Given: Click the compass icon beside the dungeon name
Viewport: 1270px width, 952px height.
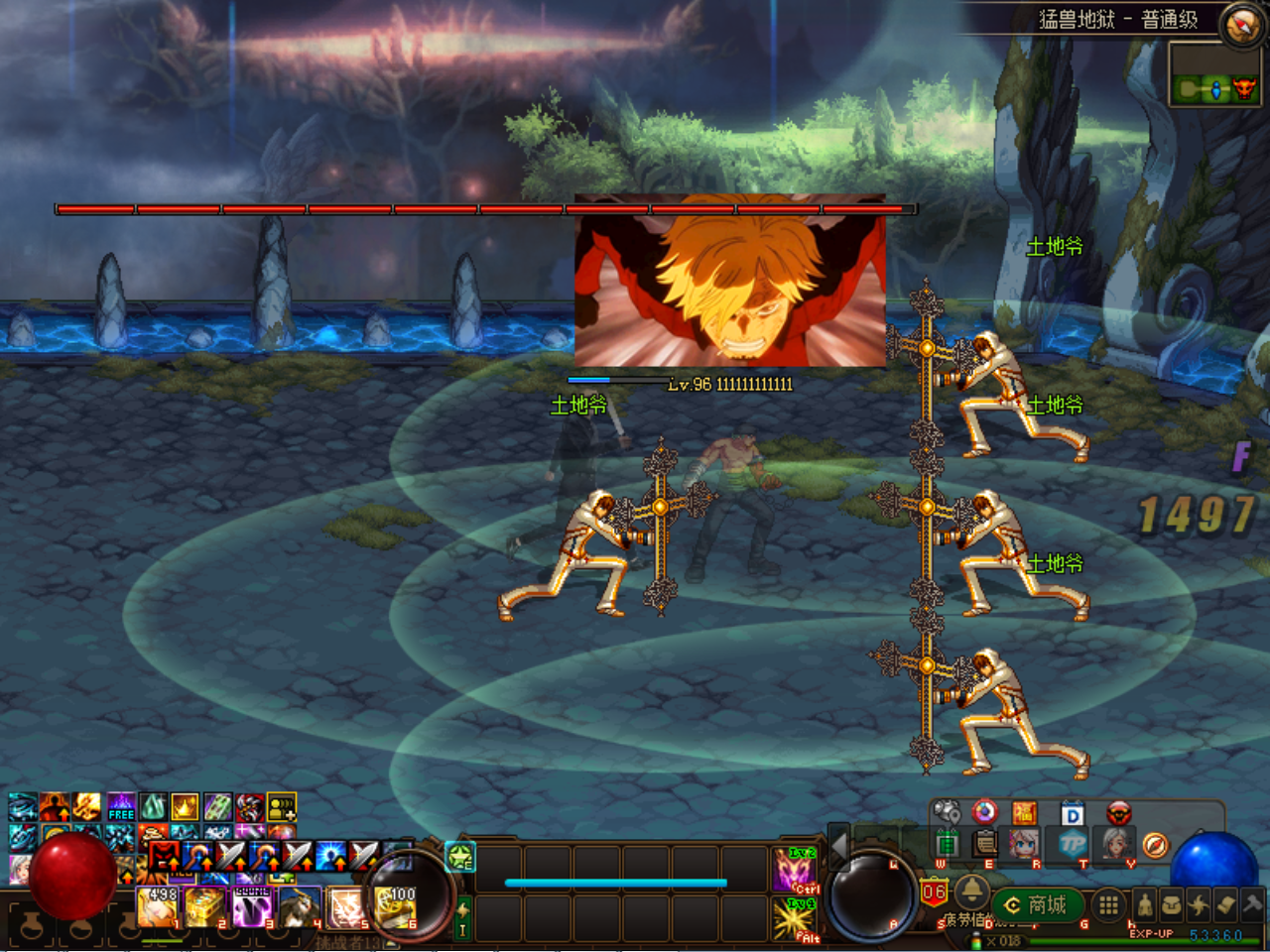Looking at the screenshot, I should [1241, 25].
